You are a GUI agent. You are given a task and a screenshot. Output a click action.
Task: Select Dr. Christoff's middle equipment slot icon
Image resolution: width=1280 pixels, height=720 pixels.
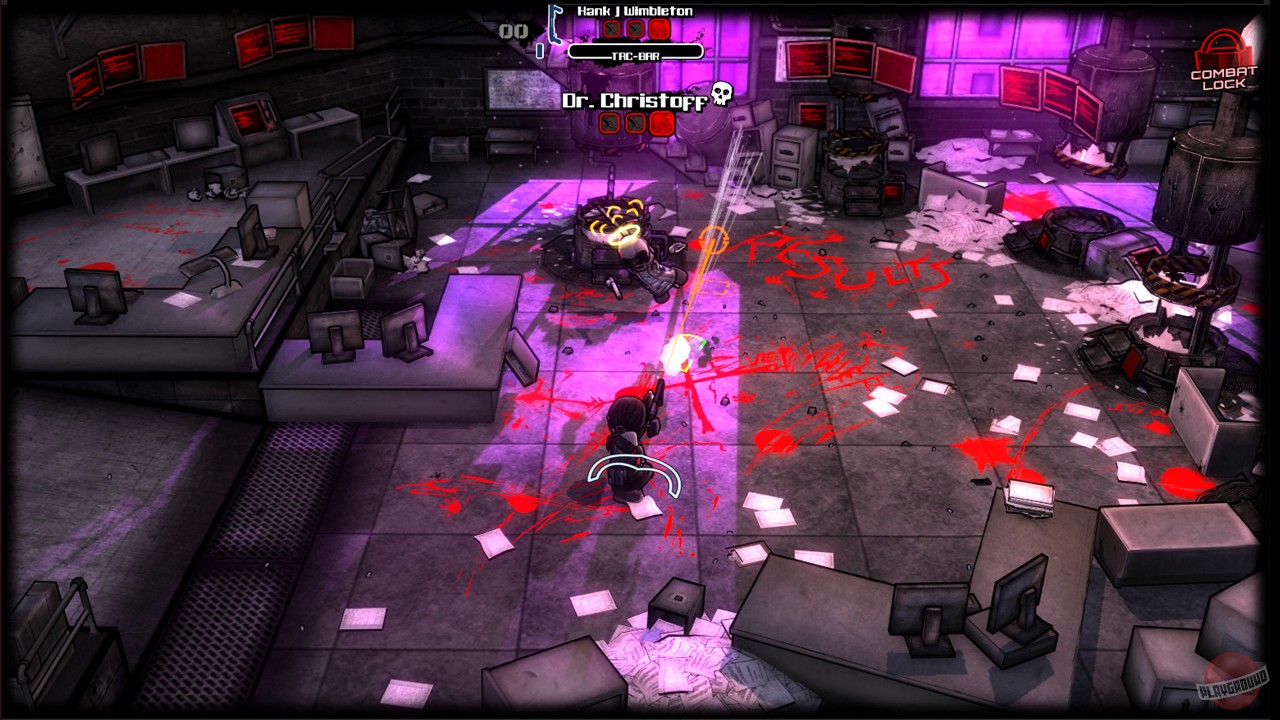point(635,123)
